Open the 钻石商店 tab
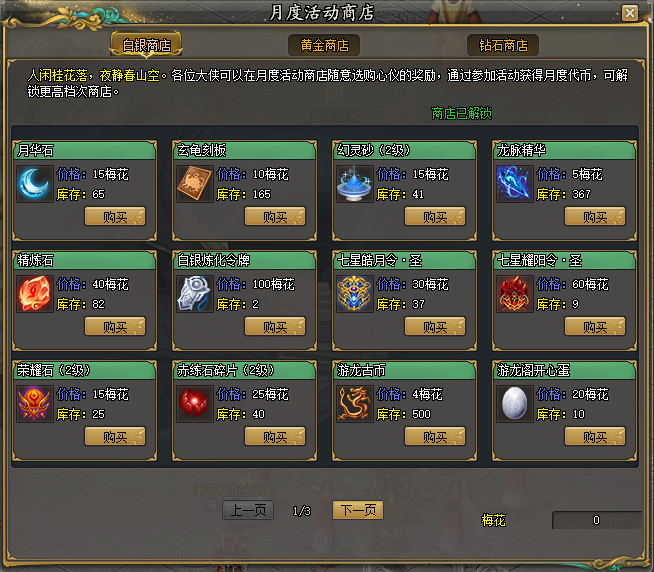654x572 pixels. pos(503,45)
